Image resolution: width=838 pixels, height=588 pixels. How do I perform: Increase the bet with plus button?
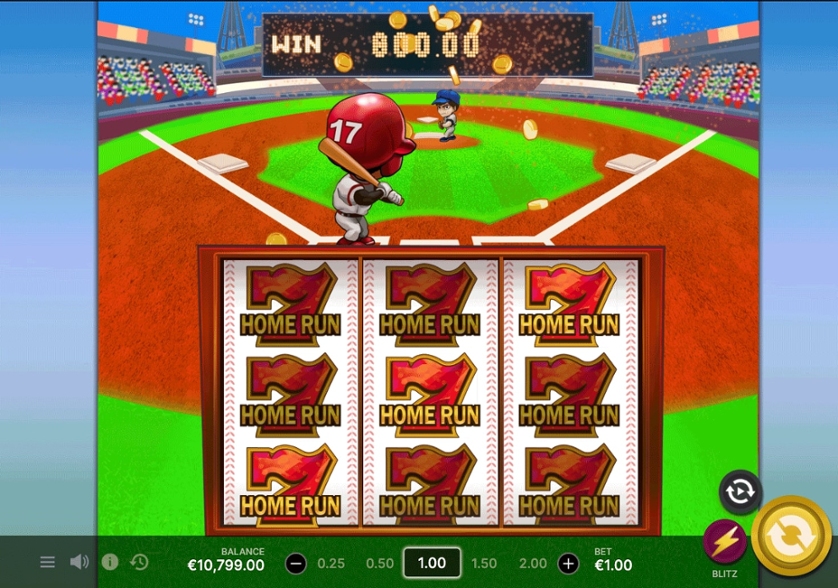click(x=568, y=563)
